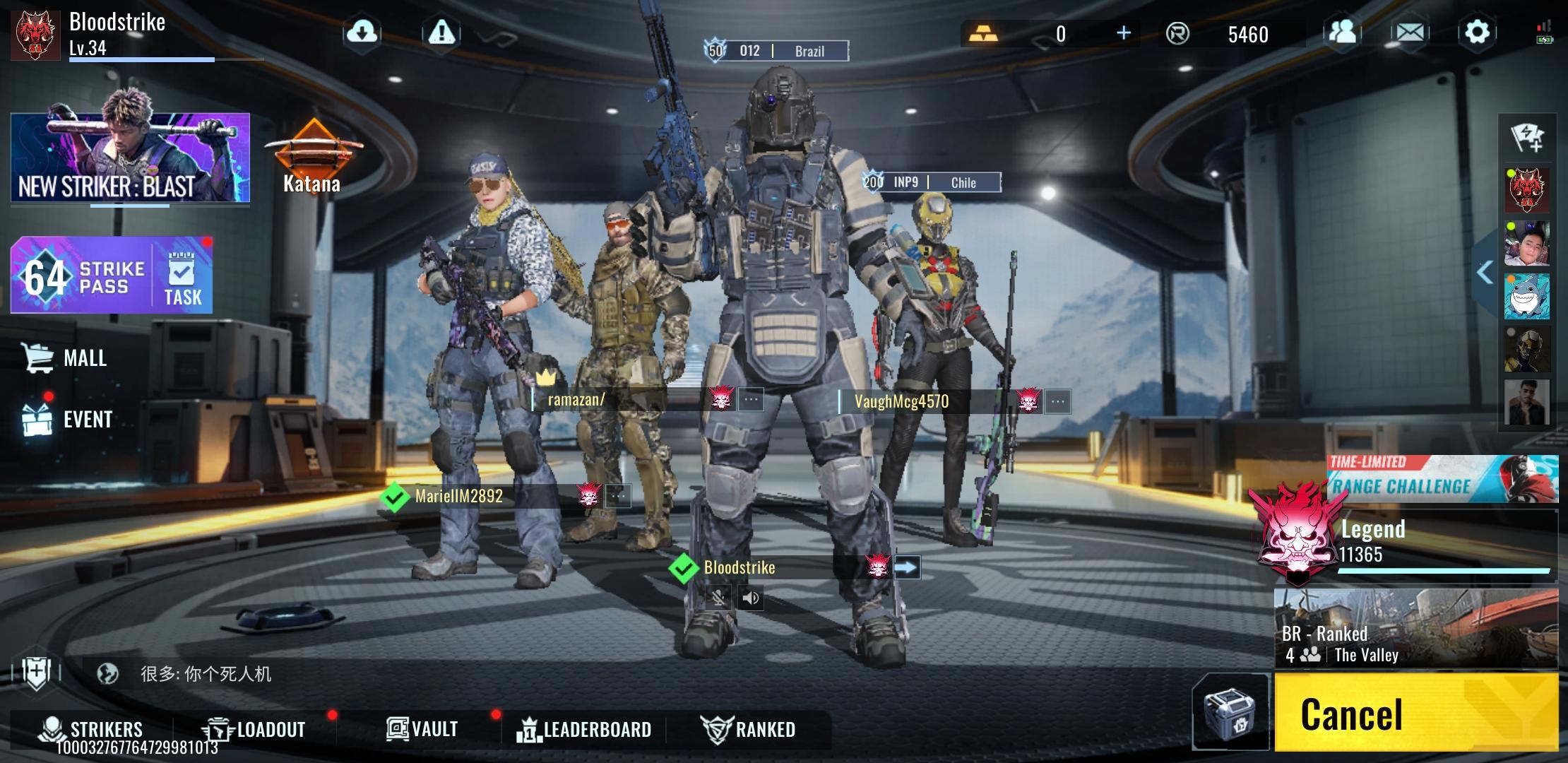Go to the Vault
The height and width of the screenshot is (763, 1568).
422,728
